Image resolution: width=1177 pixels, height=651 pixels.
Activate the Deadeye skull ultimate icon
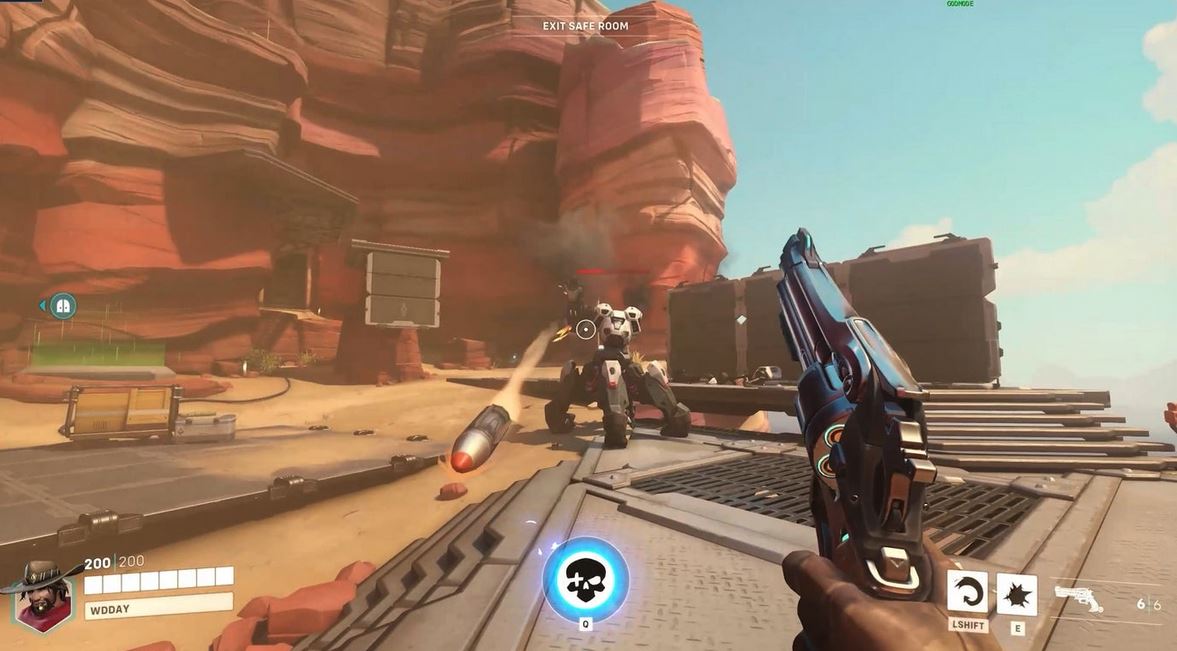(x=586, y=579)
